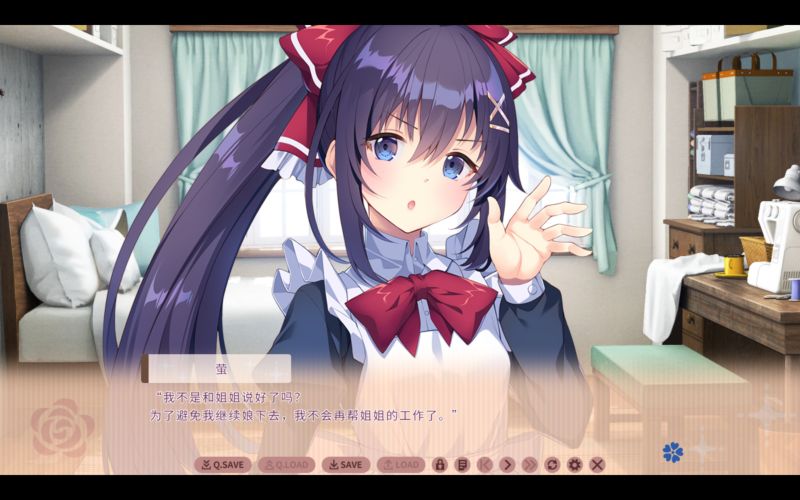The image size is (800, 500).
Task: Click the circular arrows refresh icon
Action: (552, 464)
